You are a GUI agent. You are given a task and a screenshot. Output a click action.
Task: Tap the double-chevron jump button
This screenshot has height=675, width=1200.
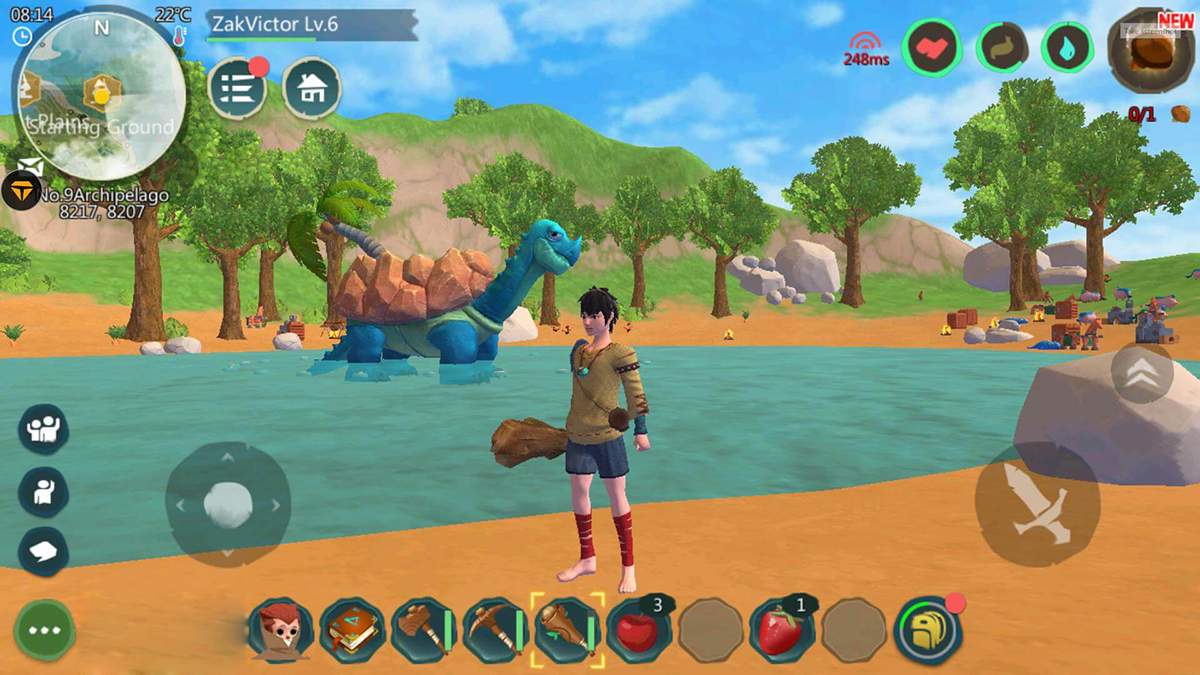click(x=1141, y=372)
